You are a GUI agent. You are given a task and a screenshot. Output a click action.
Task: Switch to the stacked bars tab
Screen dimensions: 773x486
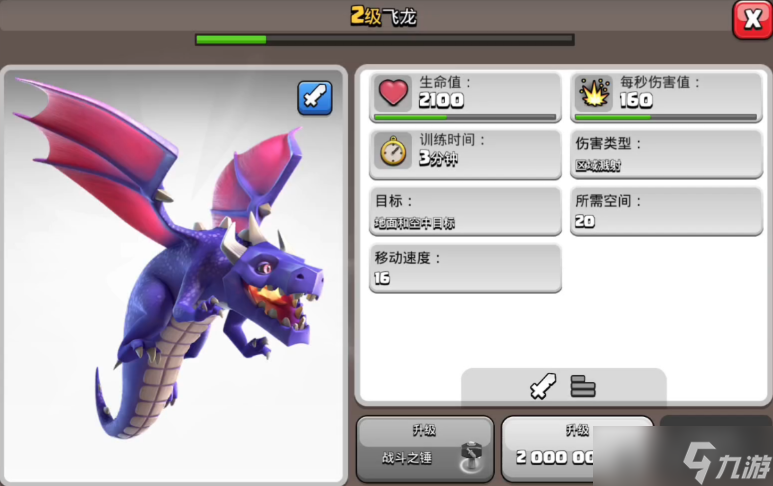[583, 386]
